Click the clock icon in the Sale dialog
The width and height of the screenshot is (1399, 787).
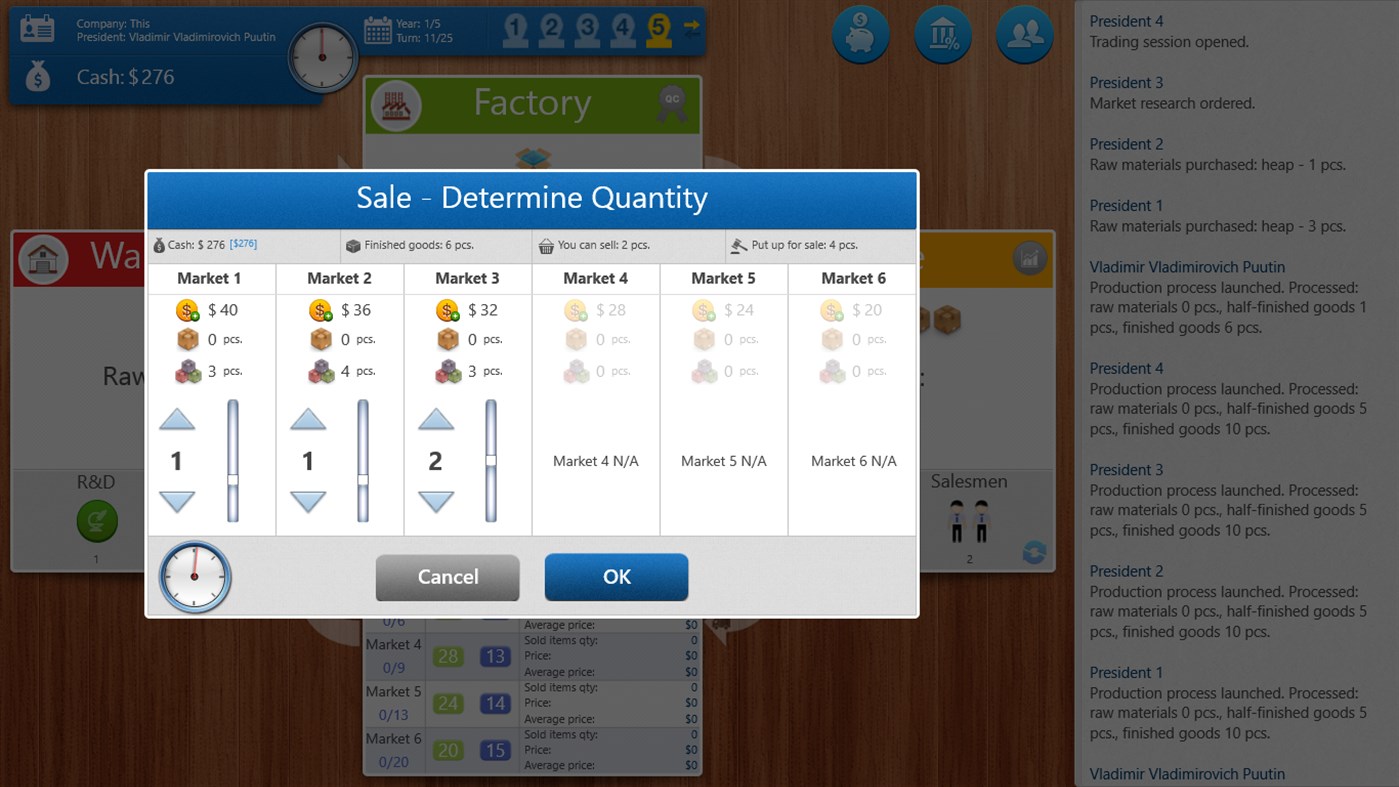[x=194, y=577]
